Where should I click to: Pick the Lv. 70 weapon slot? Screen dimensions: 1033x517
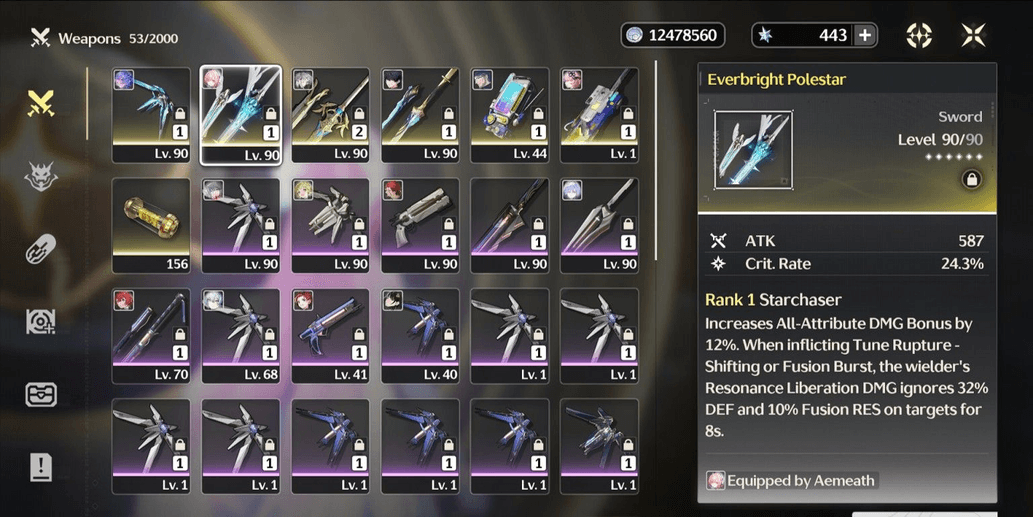[x=150, y=335]
